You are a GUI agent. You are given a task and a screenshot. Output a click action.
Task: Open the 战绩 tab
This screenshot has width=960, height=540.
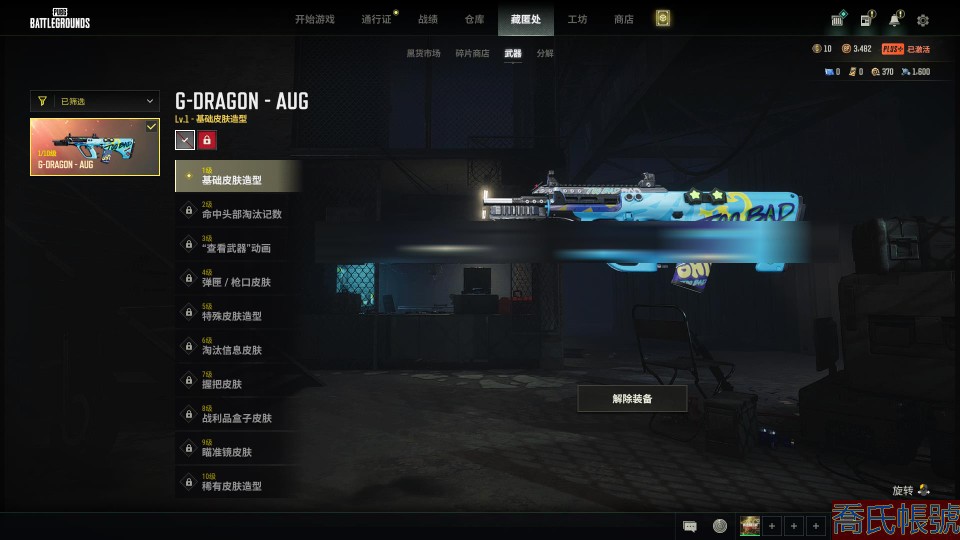[428, 19]
